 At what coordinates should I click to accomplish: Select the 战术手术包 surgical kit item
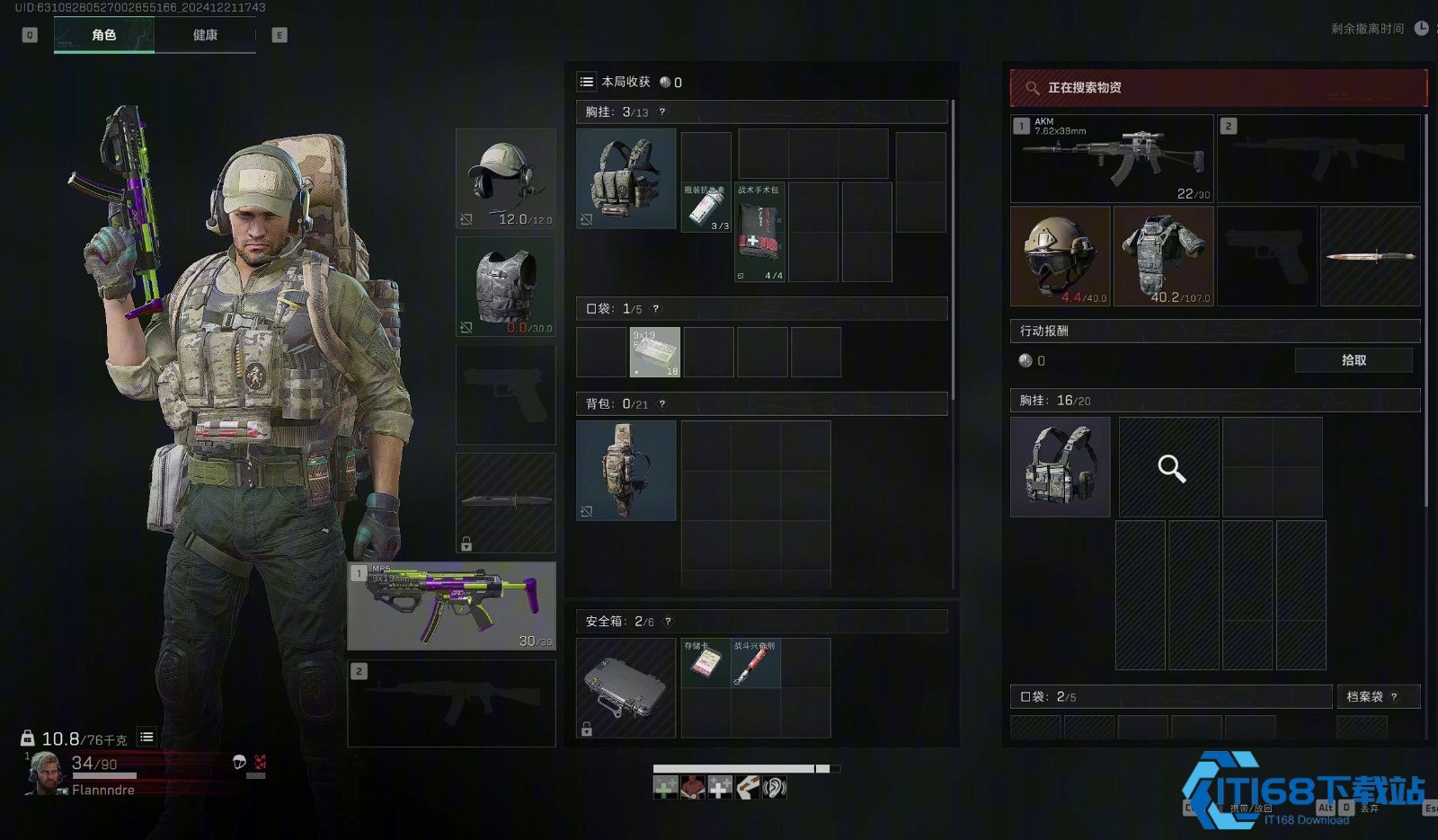[759, 233]
